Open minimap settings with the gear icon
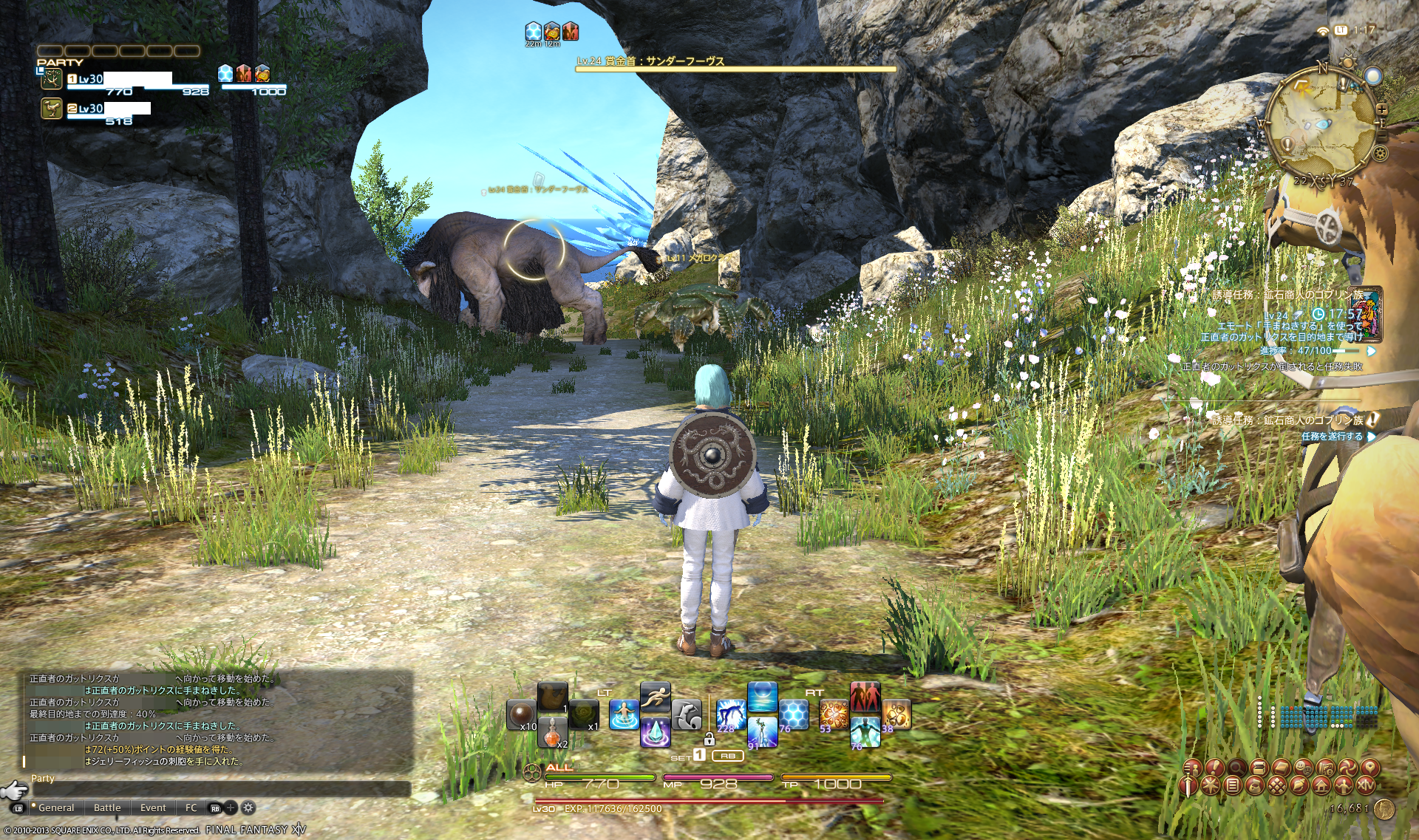 pos(1380,154)
